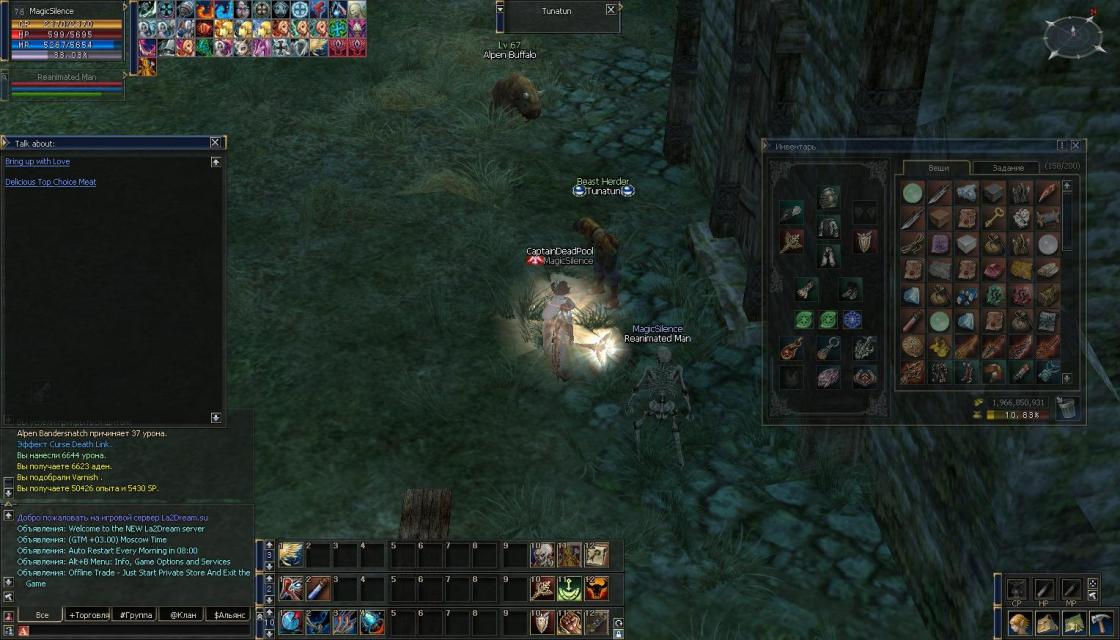The image size is (1120, 640).
Task: Switch chat to the +Торговля tab
Action: [x=88, y=614]
